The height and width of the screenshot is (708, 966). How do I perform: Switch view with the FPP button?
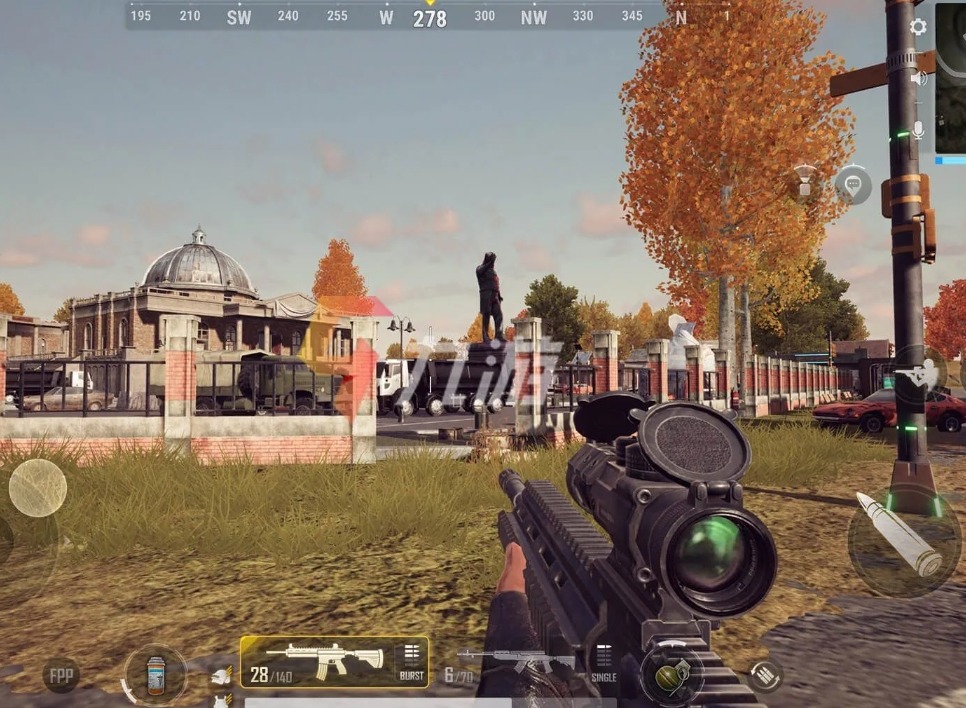61,675
